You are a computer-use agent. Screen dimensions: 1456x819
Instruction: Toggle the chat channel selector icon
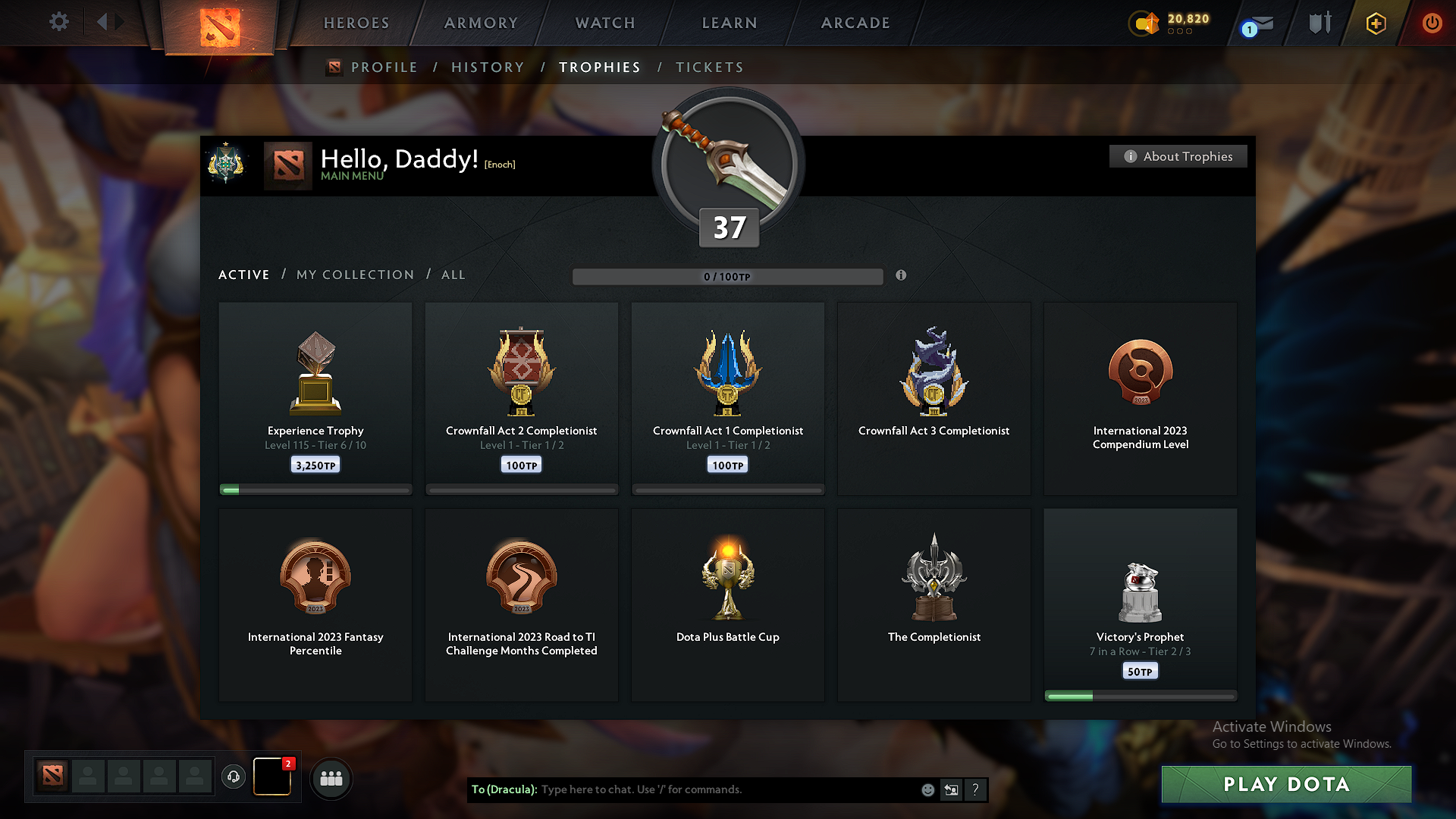pos(951,789)
